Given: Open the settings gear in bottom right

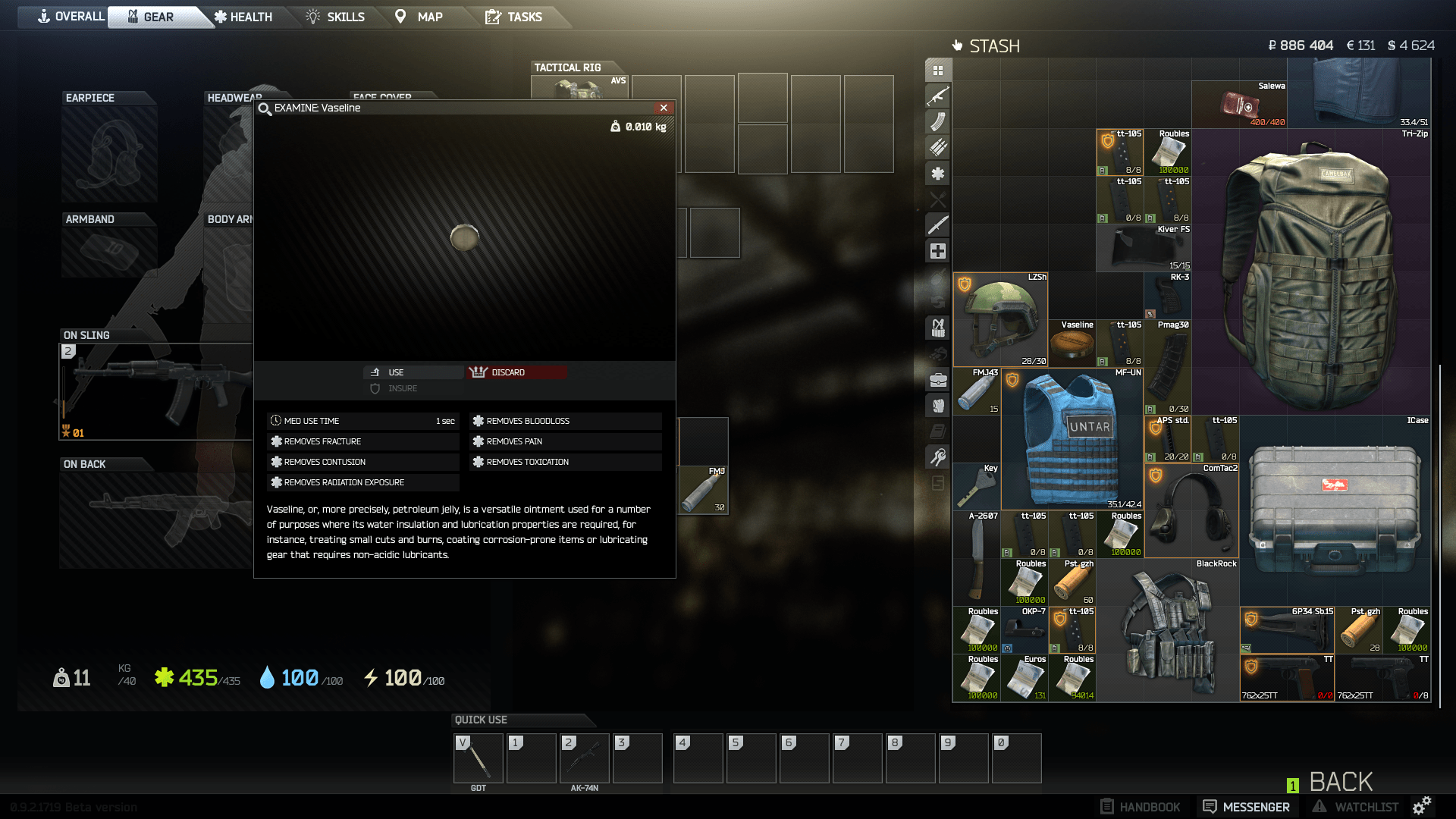Looking at the screenshot, I should click(x=1422, y=806).
